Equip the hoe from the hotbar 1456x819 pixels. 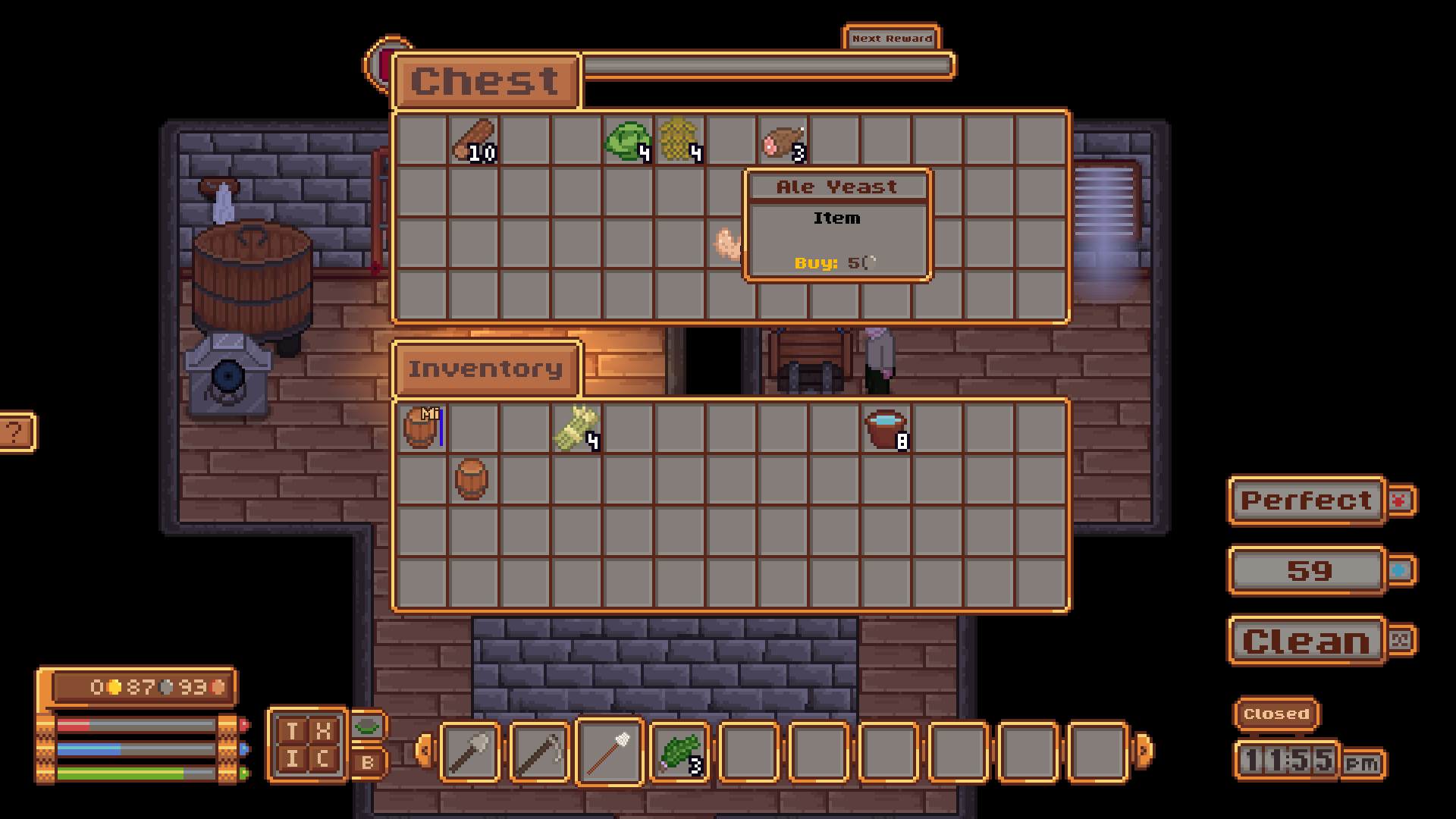pos(539,752)
